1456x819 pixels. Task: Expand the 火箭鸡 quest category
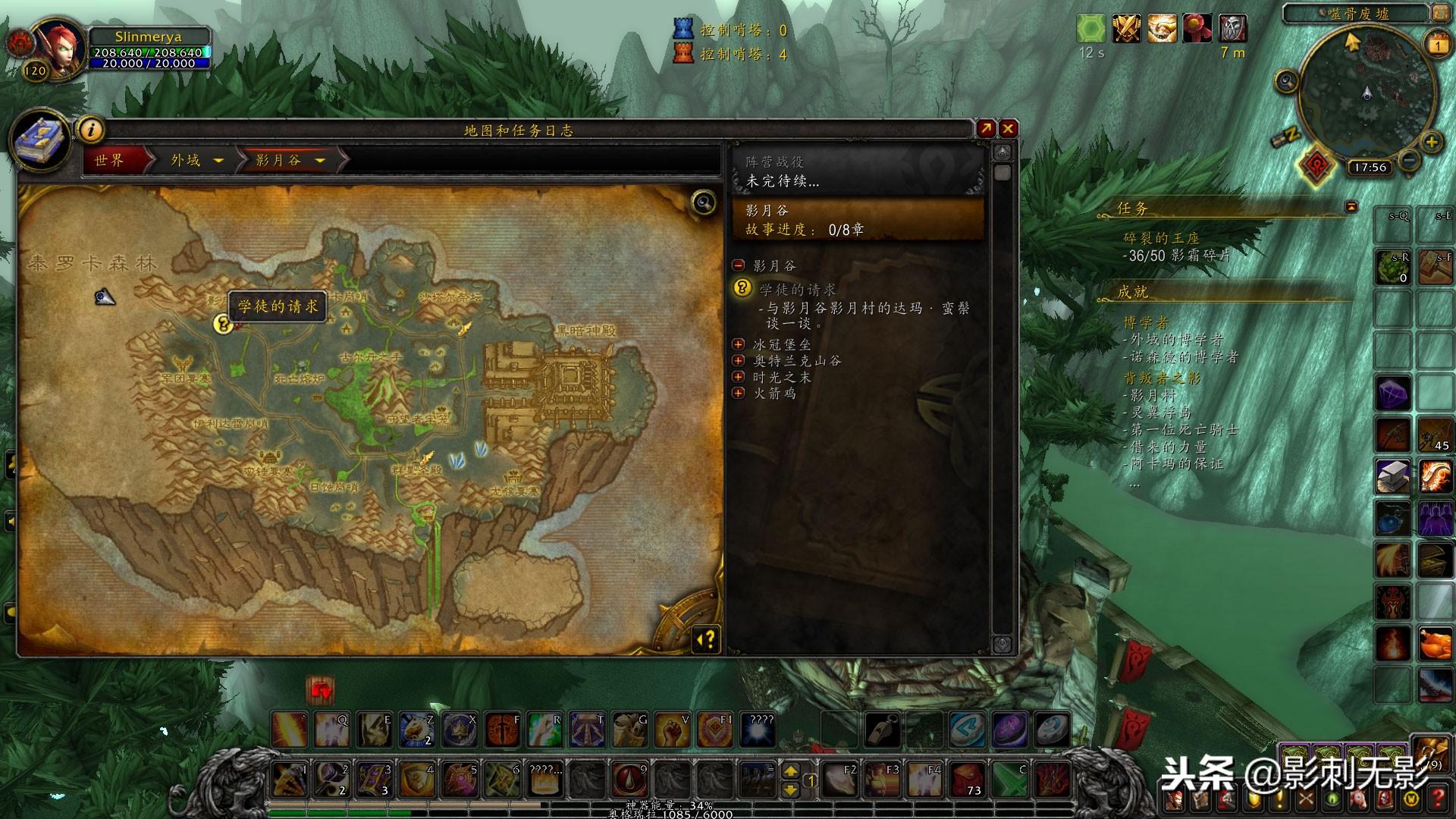click(x=739, y=393)
